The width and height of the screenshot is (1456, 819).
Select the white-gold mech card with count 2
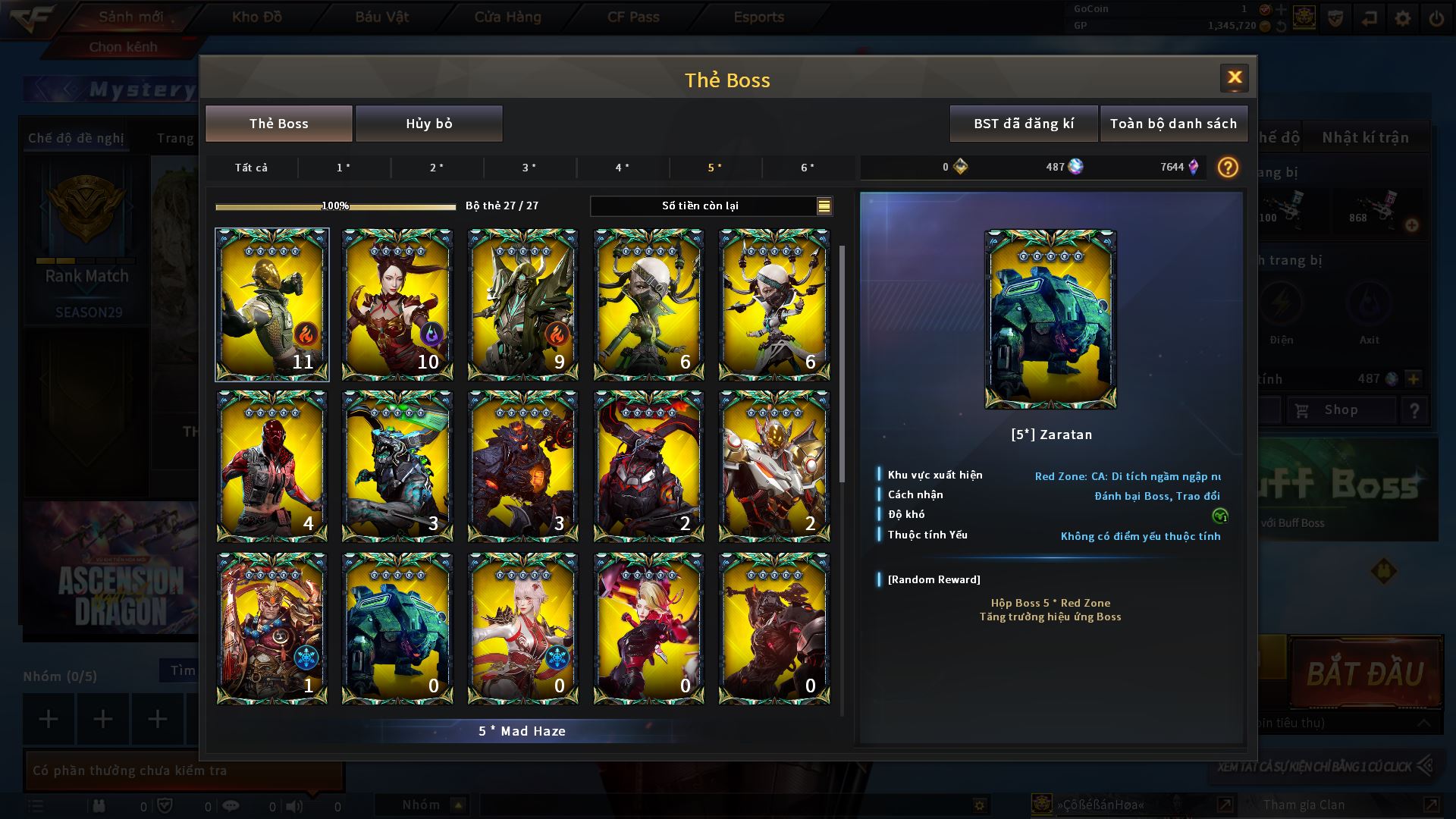pyautogui.click(x=773, y=466)
